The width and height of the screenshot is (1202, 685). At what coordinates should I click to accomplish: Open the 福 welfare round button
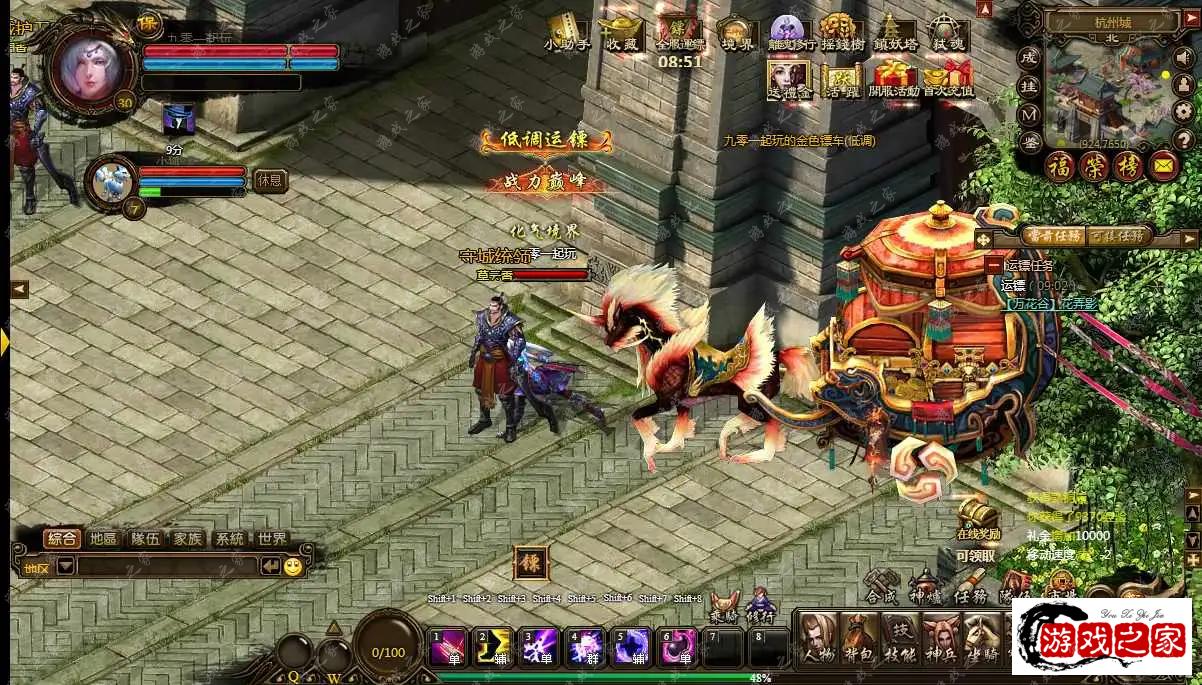coord(1060,166)
